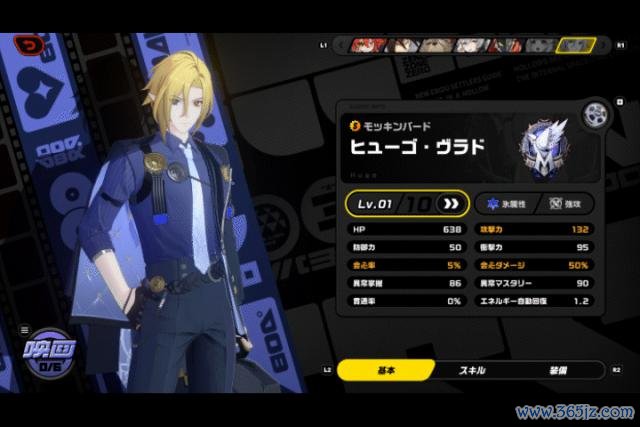Choose the highlighted yellow-framed roster portrait
This screenshot has width=640, height=427.
pyautogui.click(x=574, y=45)
